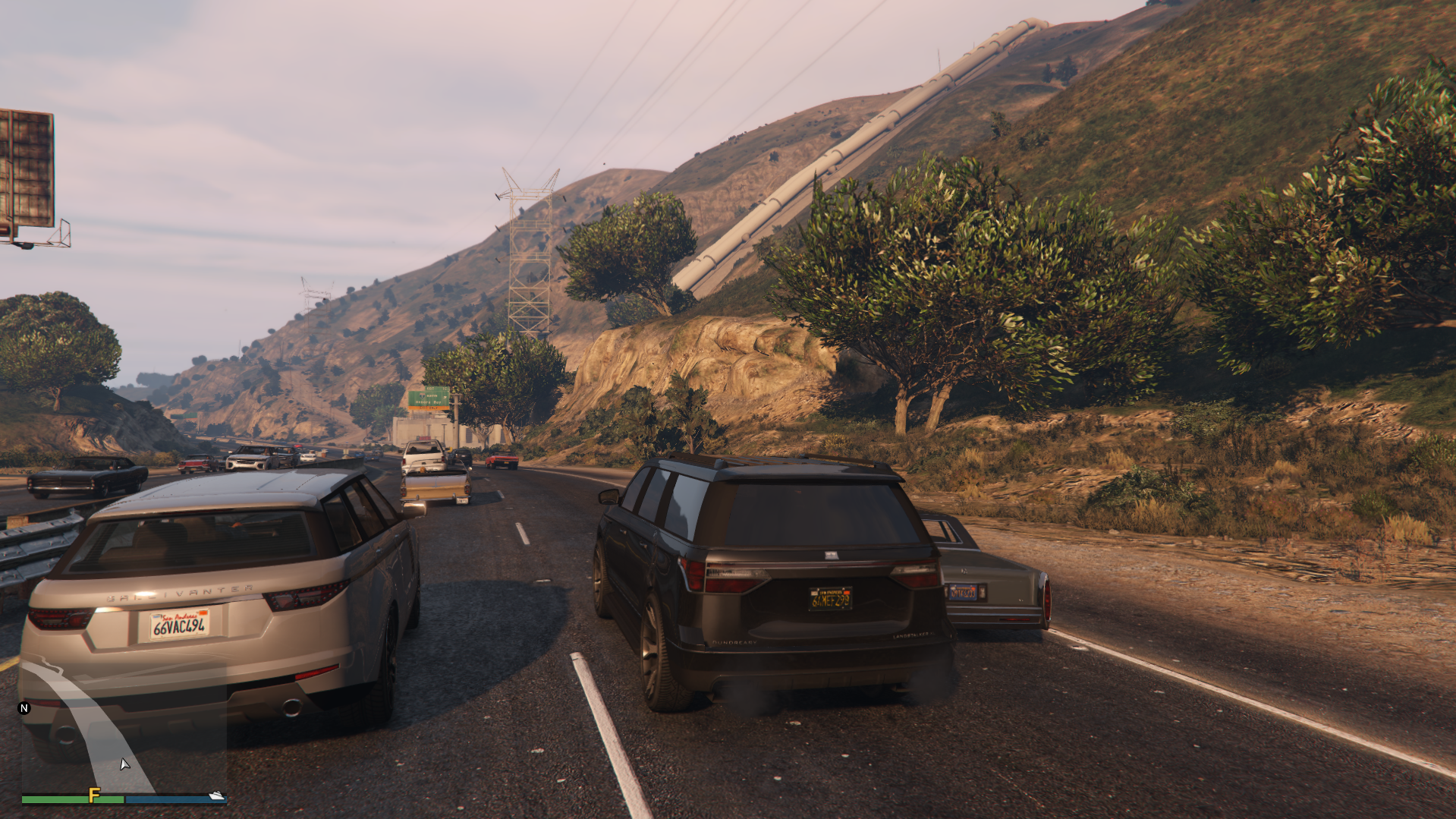Select the white yacht blip on the minimap

click(217, 795)
